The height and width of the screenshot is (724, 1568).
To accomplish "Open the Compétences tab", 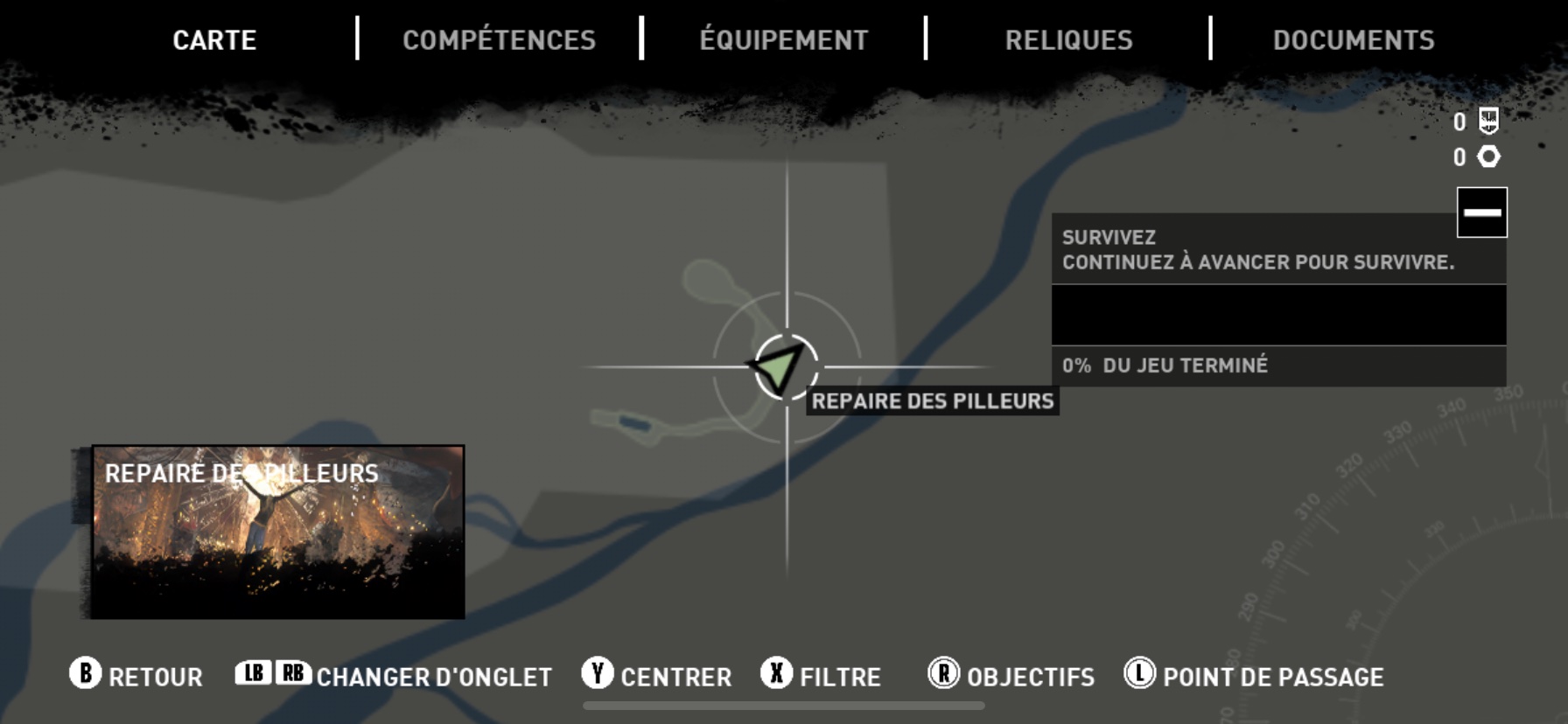I will click(x=499, y=40).
